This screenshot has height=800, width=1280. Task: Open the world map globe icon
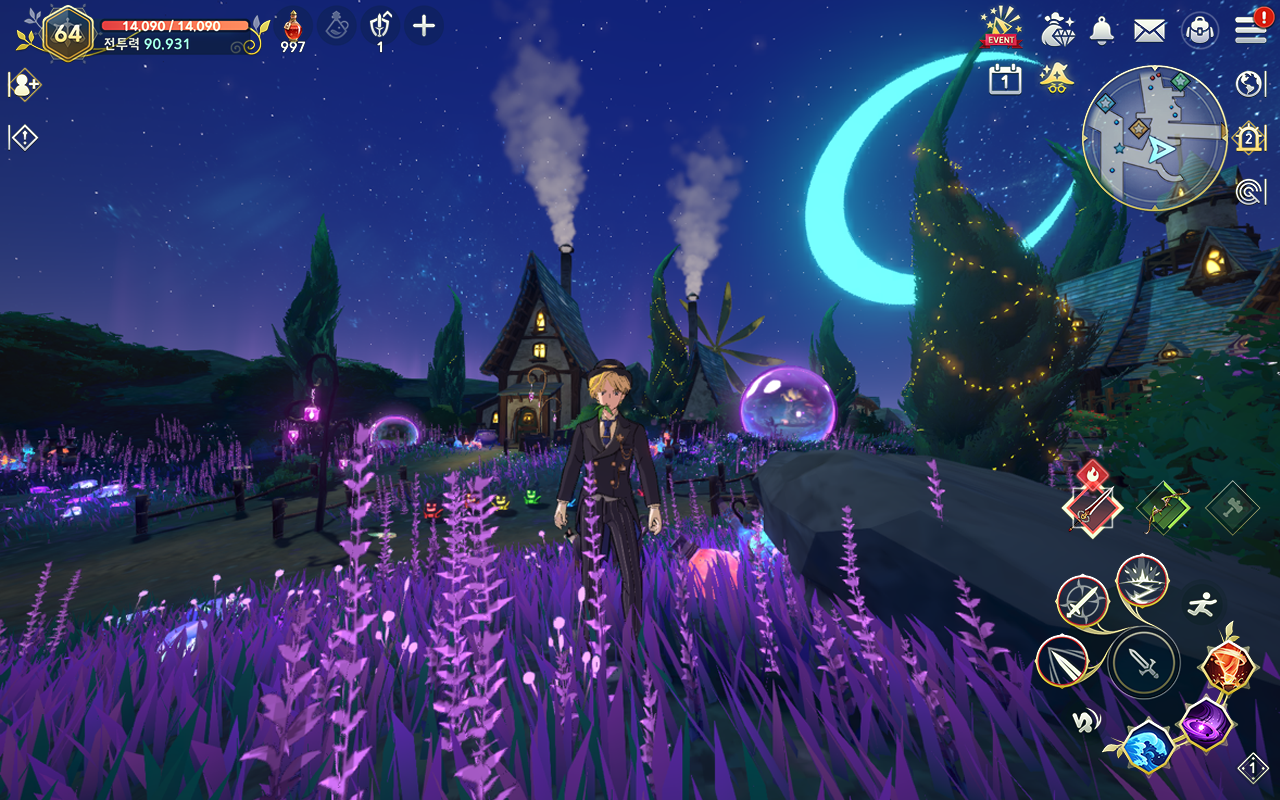coord(1250,83)
